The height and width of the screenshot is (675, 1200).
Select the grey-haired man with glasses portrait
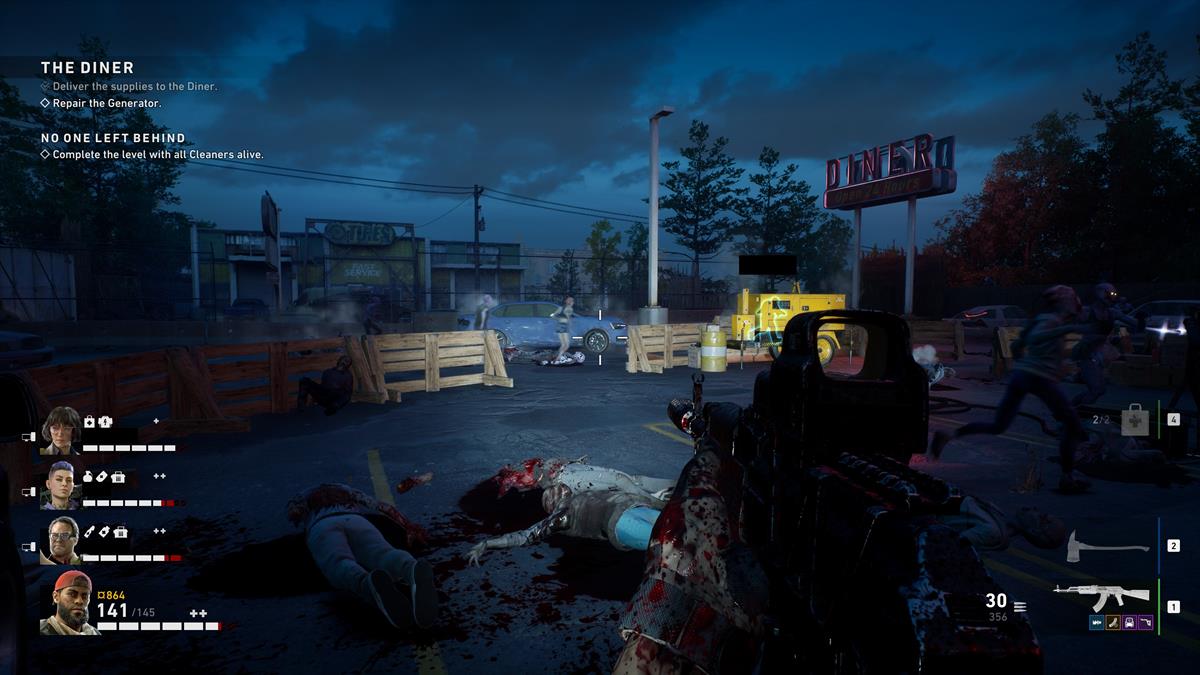point(60,539)
